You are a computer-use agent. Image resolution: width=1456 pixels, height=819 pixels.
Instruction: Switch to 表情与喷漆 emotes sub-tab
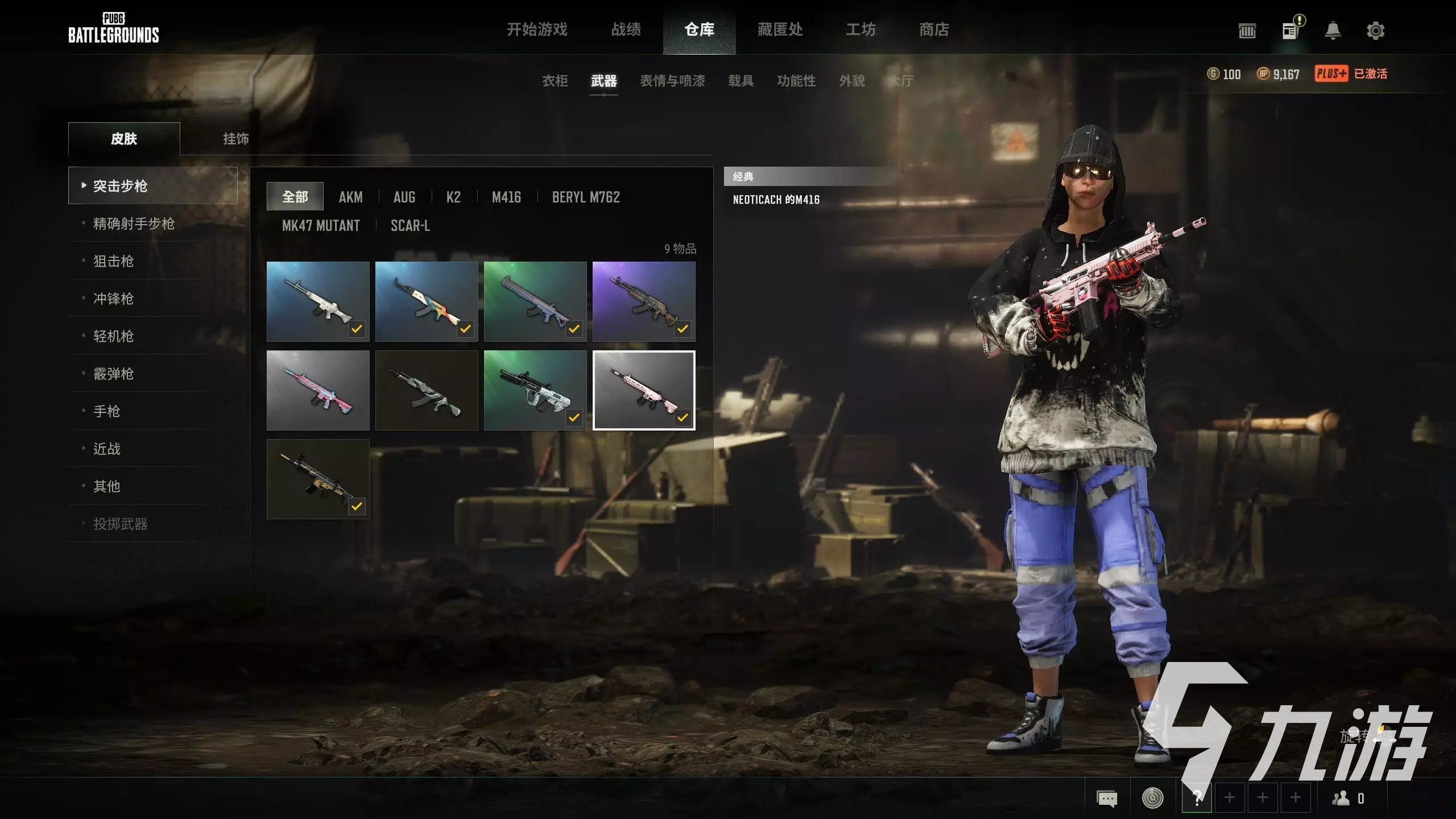[x=672, y=81]
